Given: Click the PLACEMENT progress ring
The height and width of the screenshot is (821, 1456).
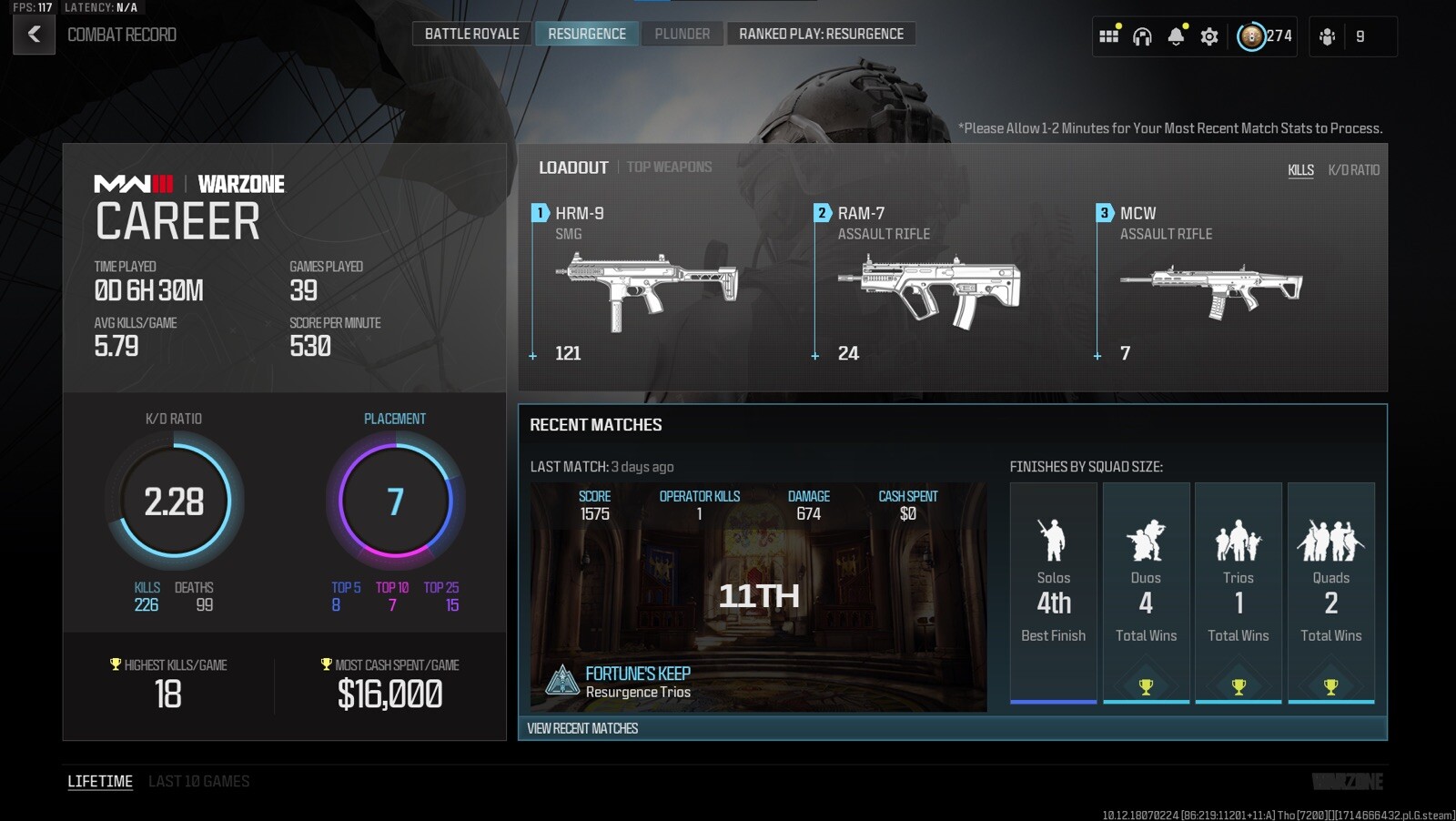Looking at the screenshot, I should 395,501.
